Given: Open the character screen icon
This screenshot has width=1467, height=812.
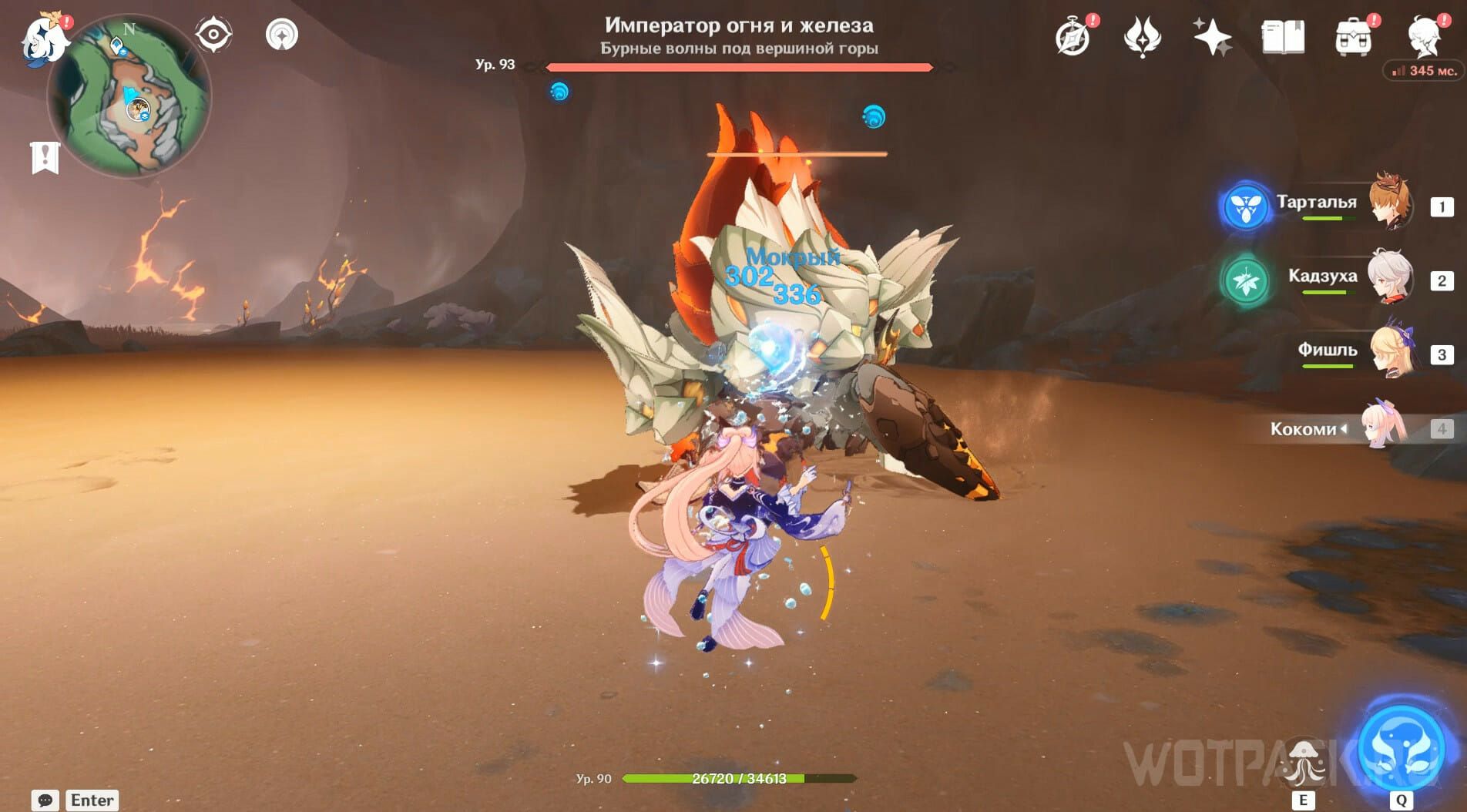Looking at the screenshot, I should 1425,37.
